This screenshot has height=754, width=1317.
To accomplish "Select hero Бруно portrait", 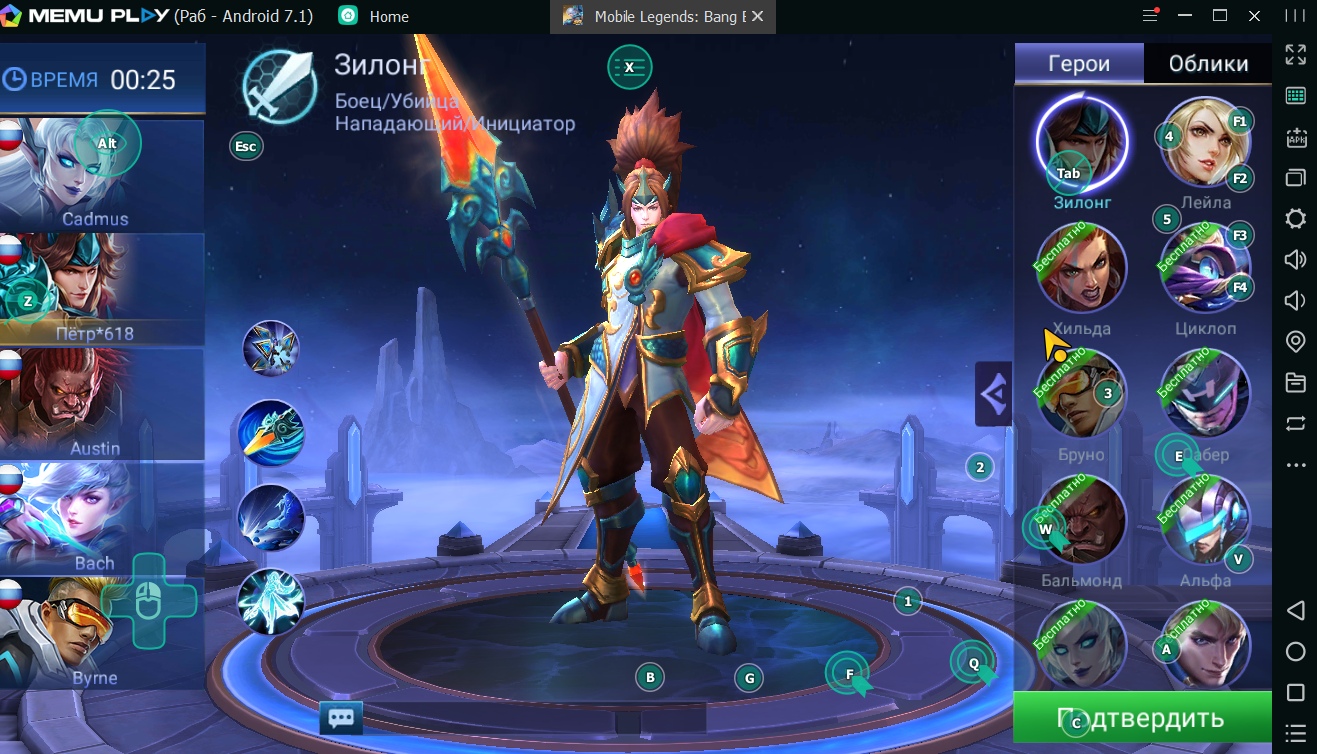I will click(1081, 394).
